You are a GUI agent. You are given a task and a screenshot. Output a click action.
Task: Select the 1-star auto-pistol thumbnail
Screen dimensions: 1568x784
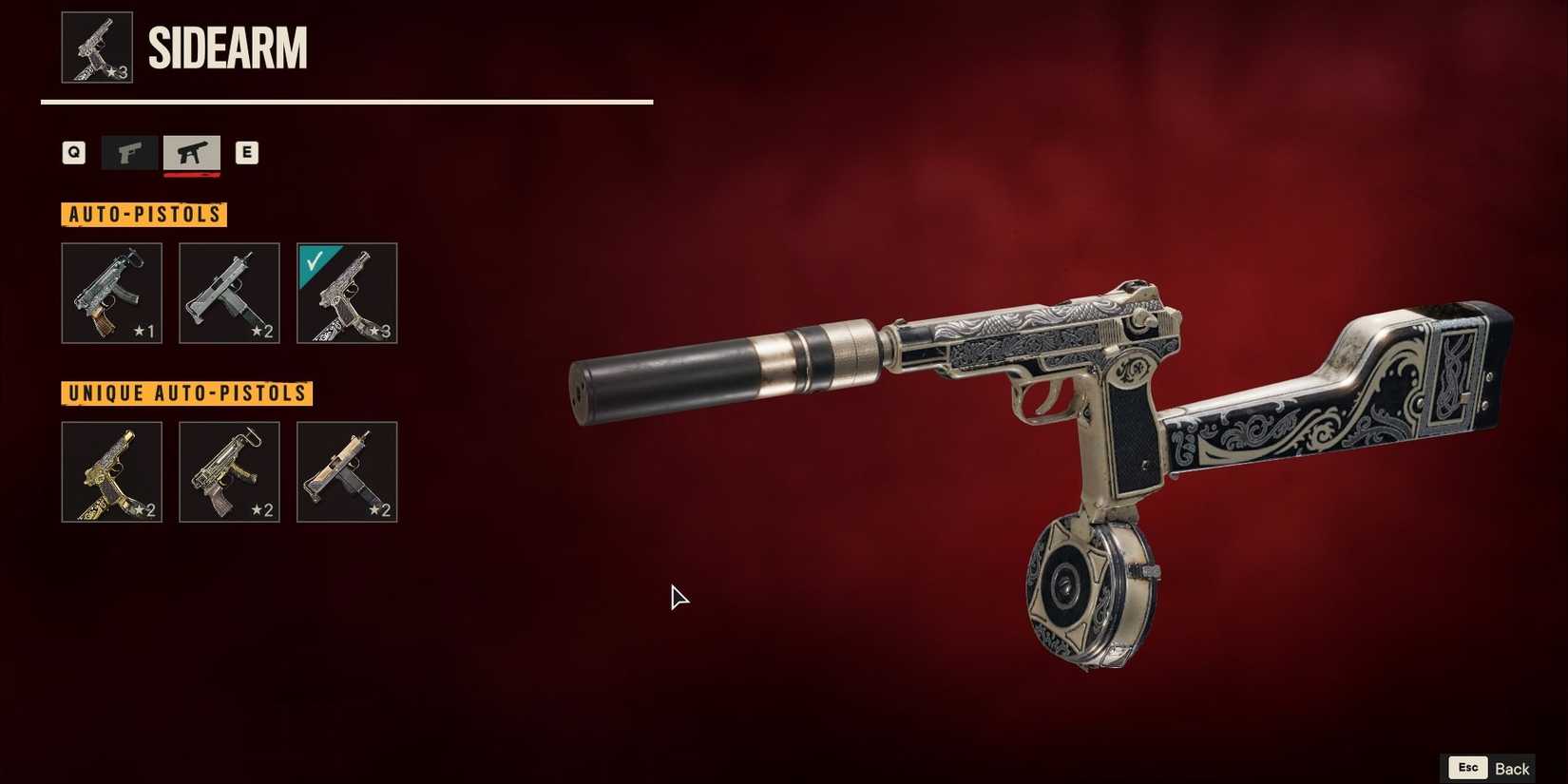[111, 293]
